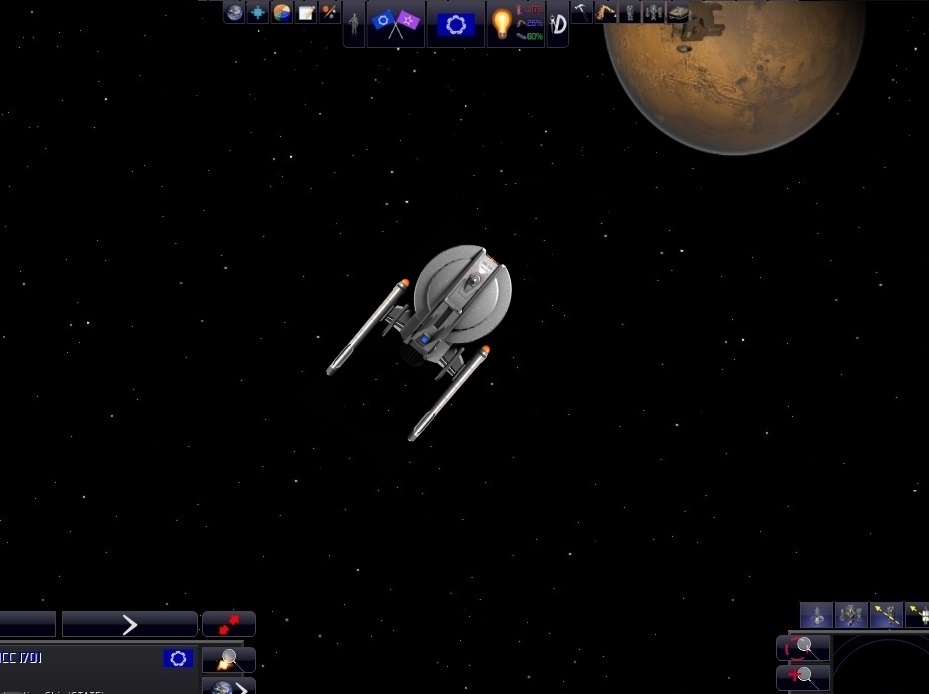929x694 pixels.
Task: Select the humanoid figure silhouette button
Action: click(x=354, y=24)
